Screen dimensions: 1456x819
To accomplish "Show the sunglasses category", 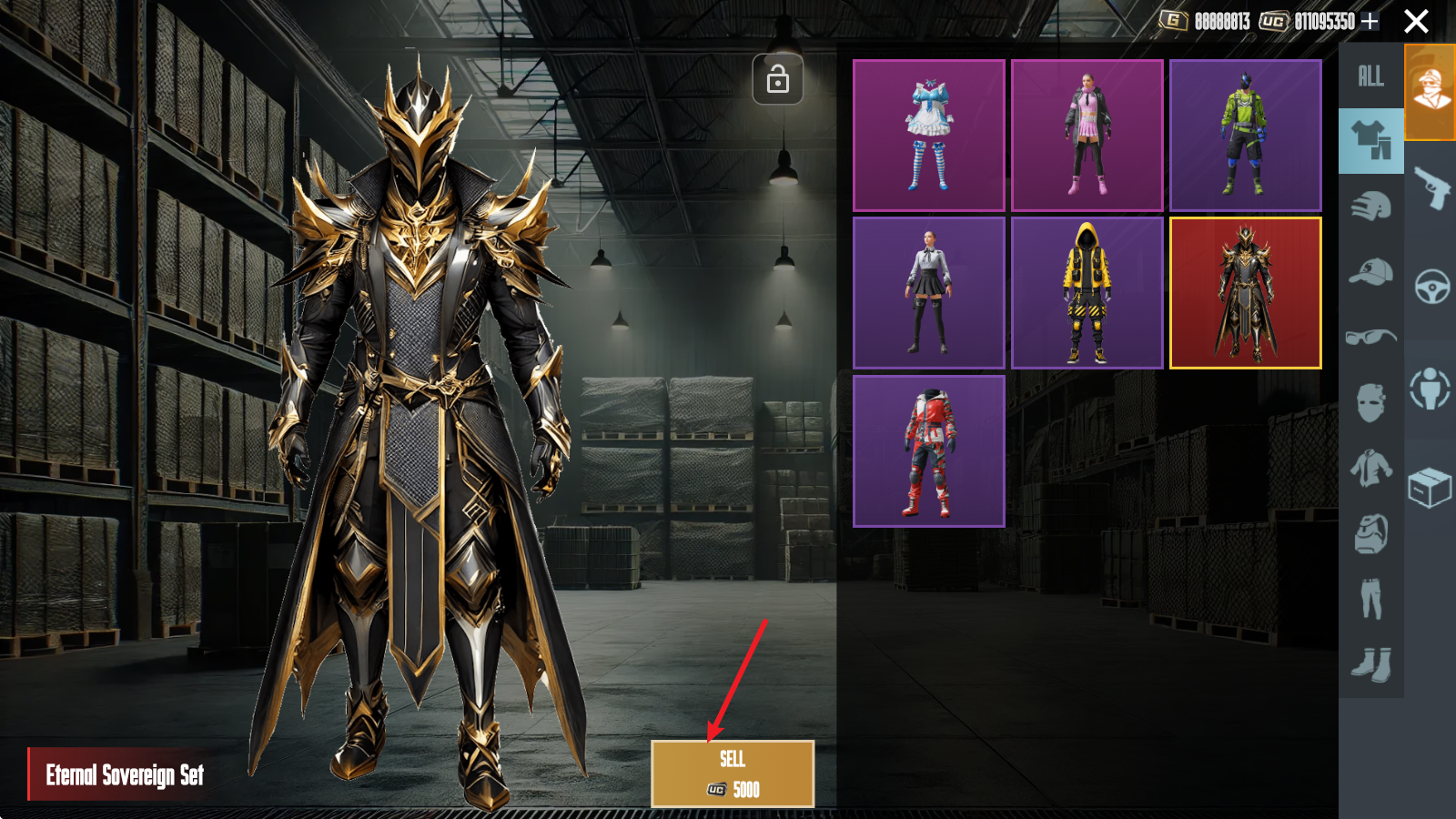I will (1370, 337).
